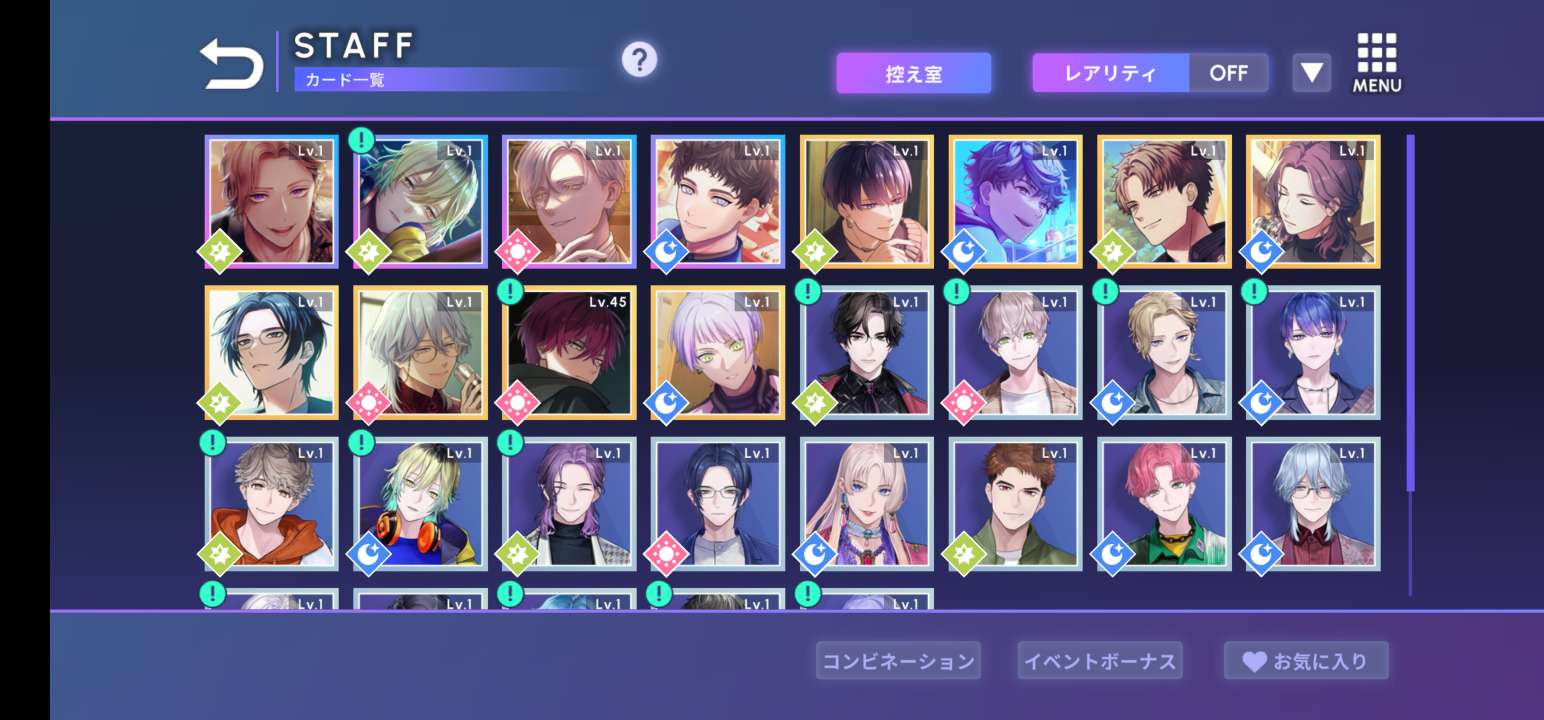Open the dark-haired glasses card with gold frame

click(x=272, y=353)
